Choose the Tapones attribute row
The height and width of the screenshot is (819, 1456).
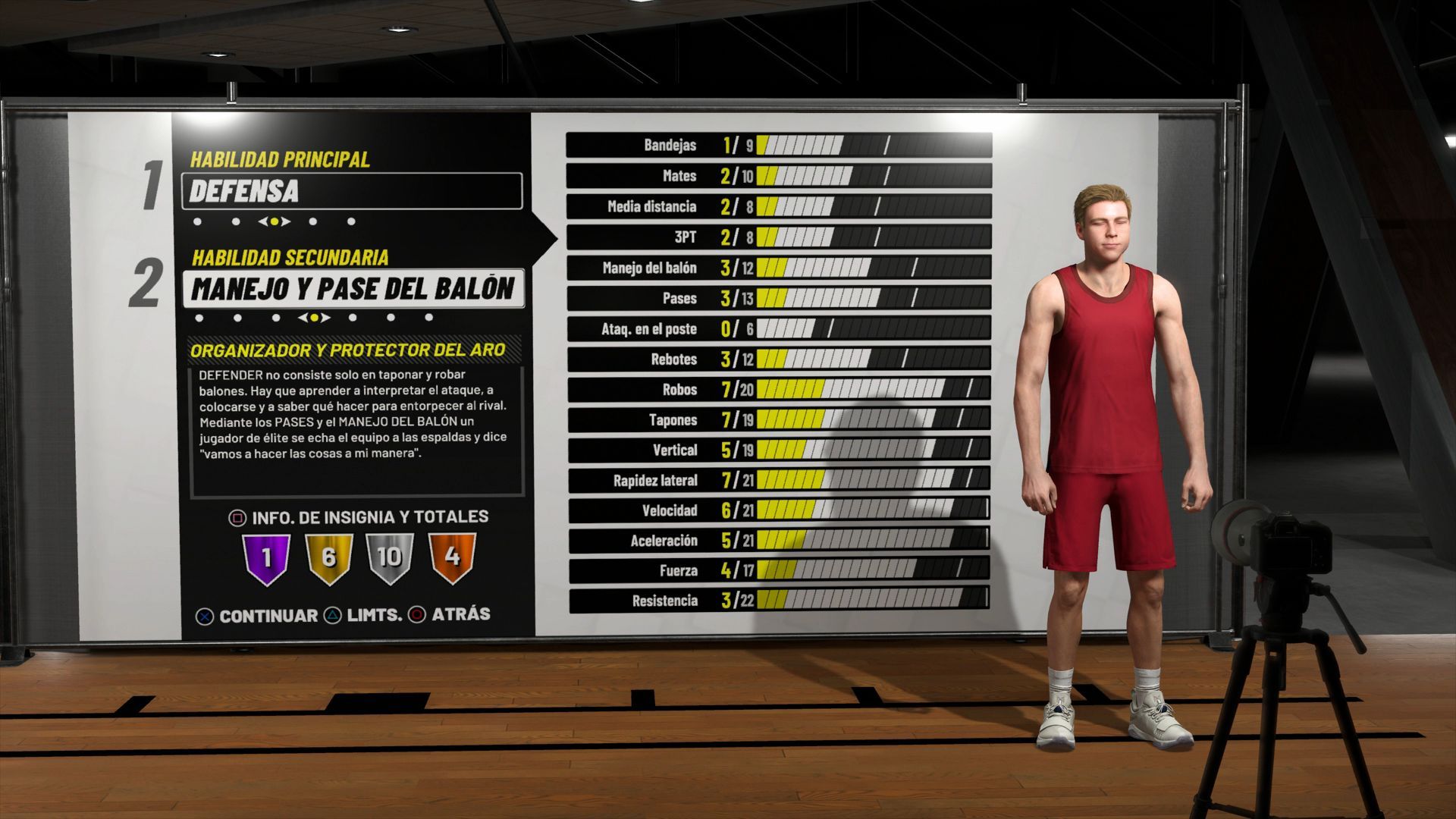click(779, 420)
